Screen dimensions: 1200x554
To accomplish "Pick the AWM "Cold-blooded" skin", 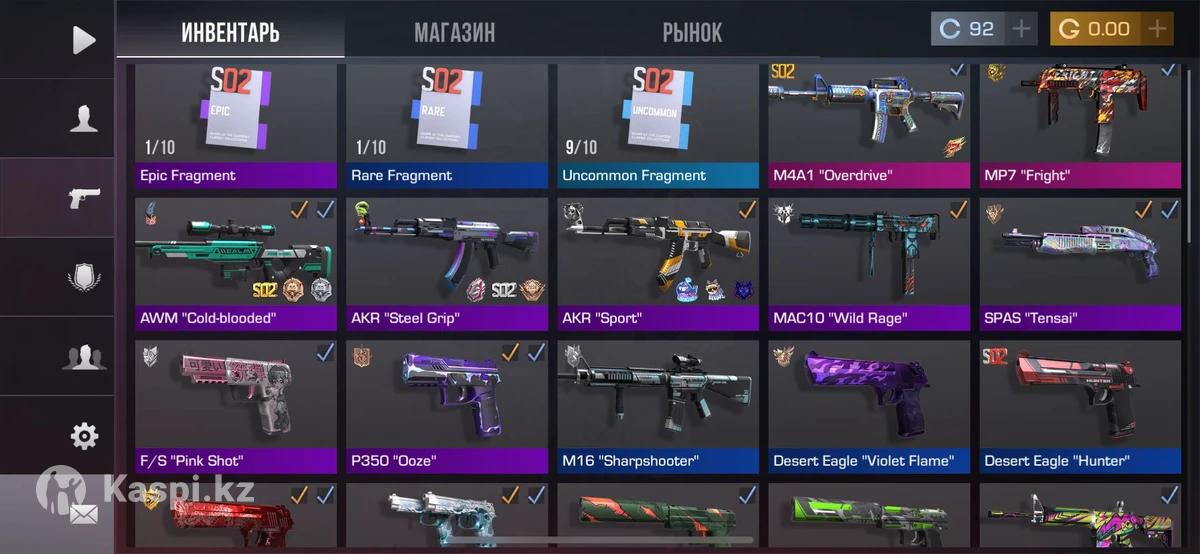I will pyautogui.click(x=236, y=264).
